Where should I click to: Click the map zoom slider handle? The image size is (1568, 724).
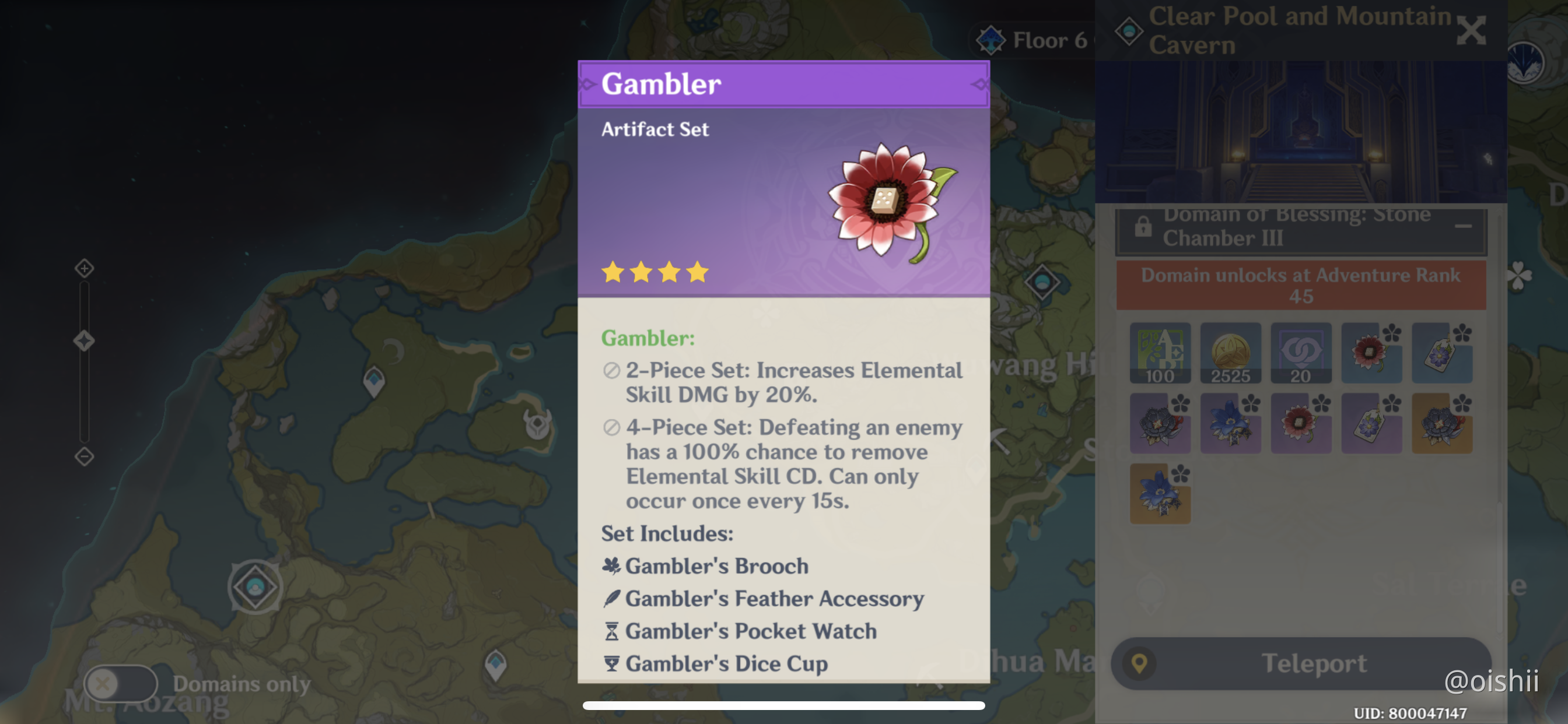[84, 340]
